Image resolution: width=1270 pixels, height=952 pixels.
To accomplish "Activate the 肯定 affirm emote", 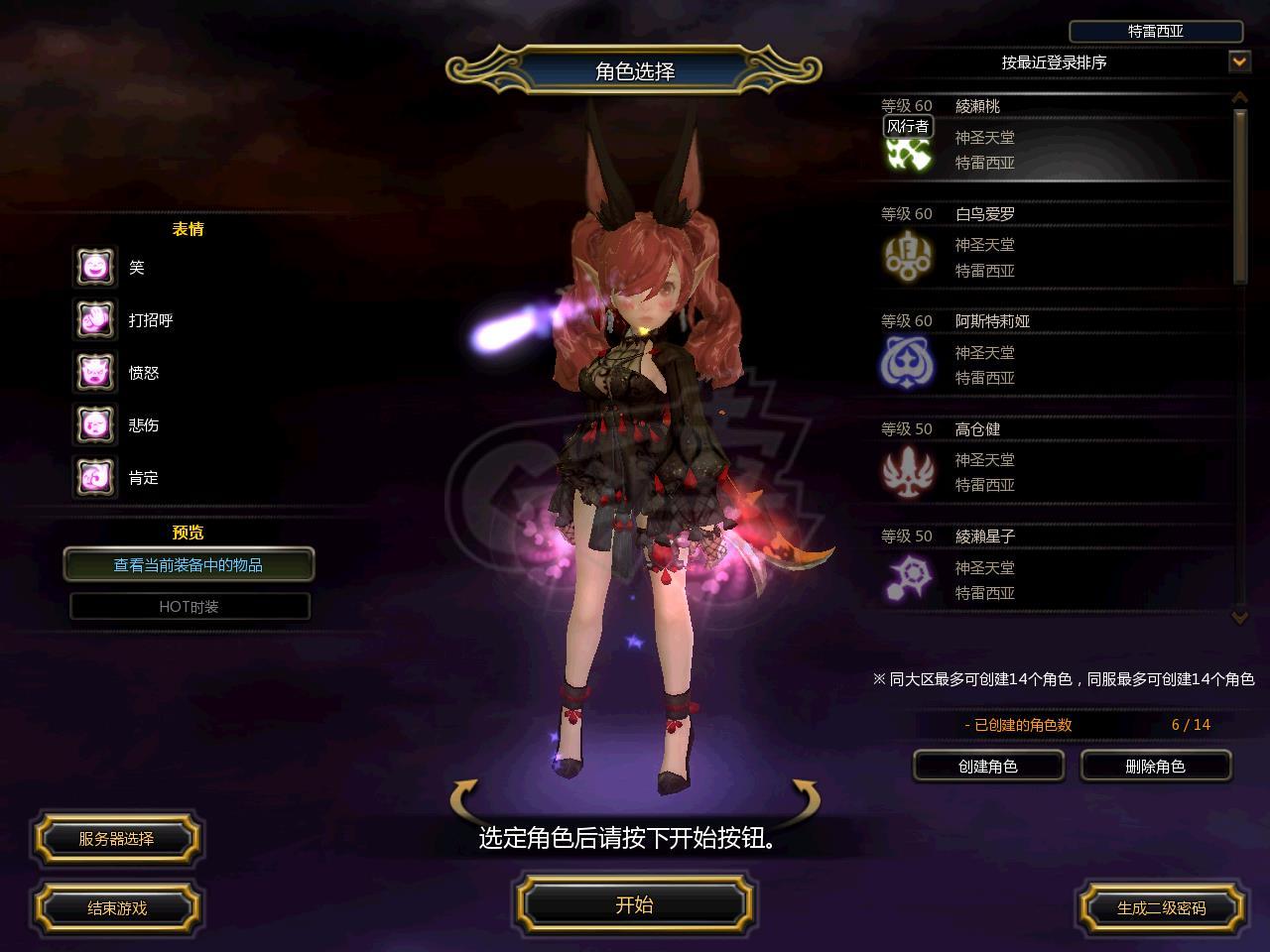I will tap(95, 478).
